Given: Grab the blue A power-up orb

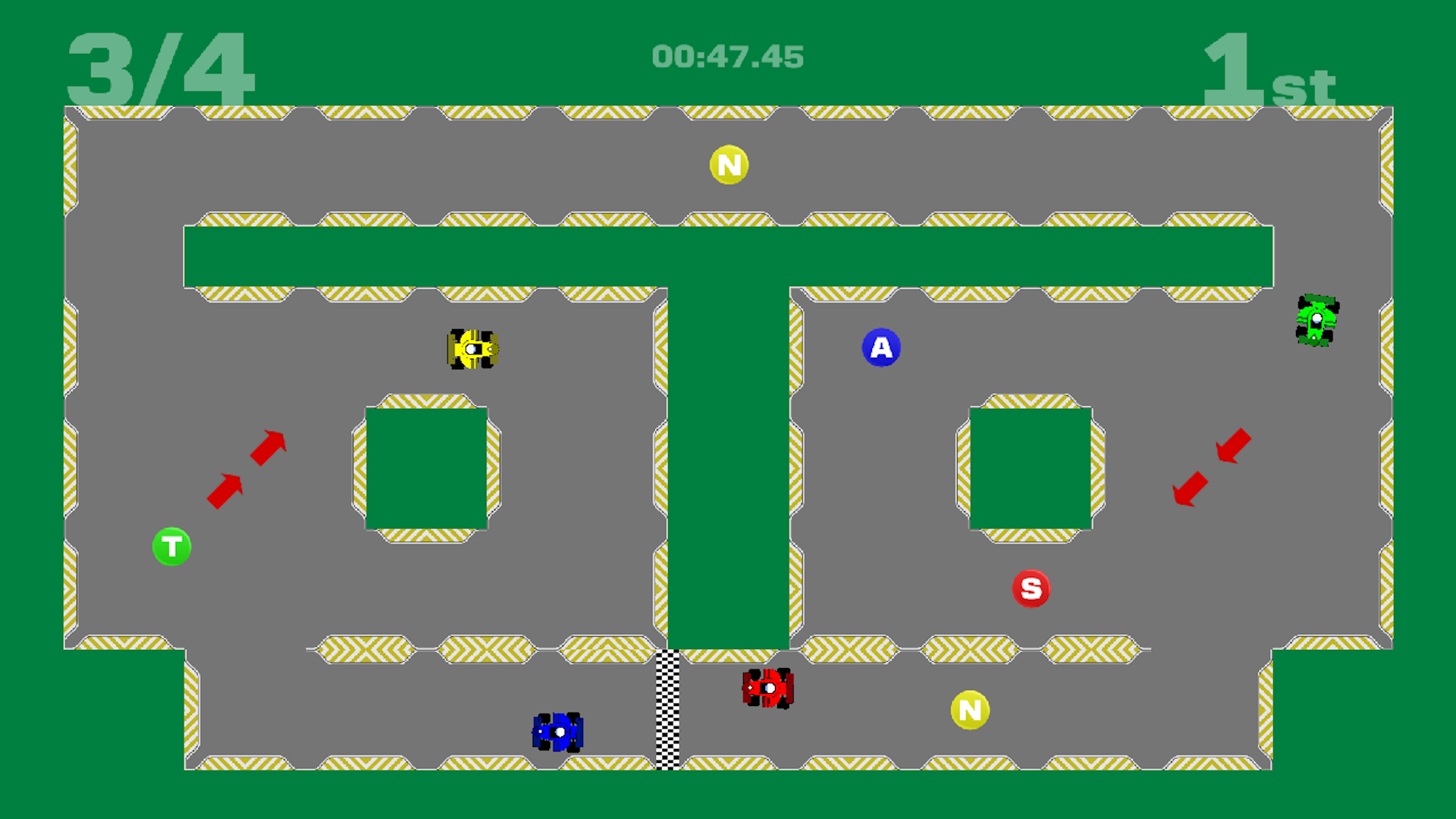Looking at the screenshot, I should pyautogui.click(x=881, y=347).
